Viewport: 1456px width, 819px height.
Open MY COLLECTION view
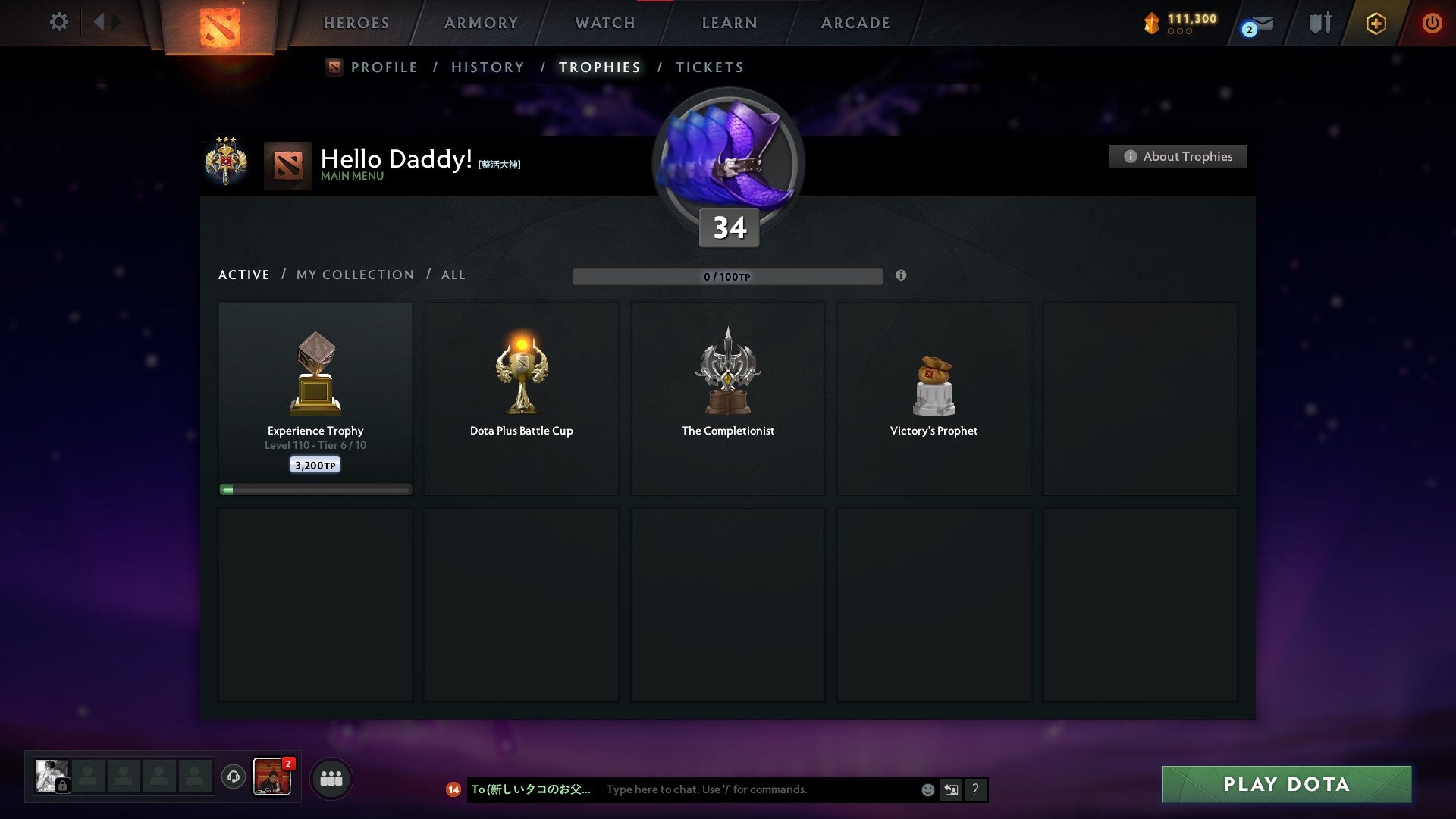(x=354, y=275)
